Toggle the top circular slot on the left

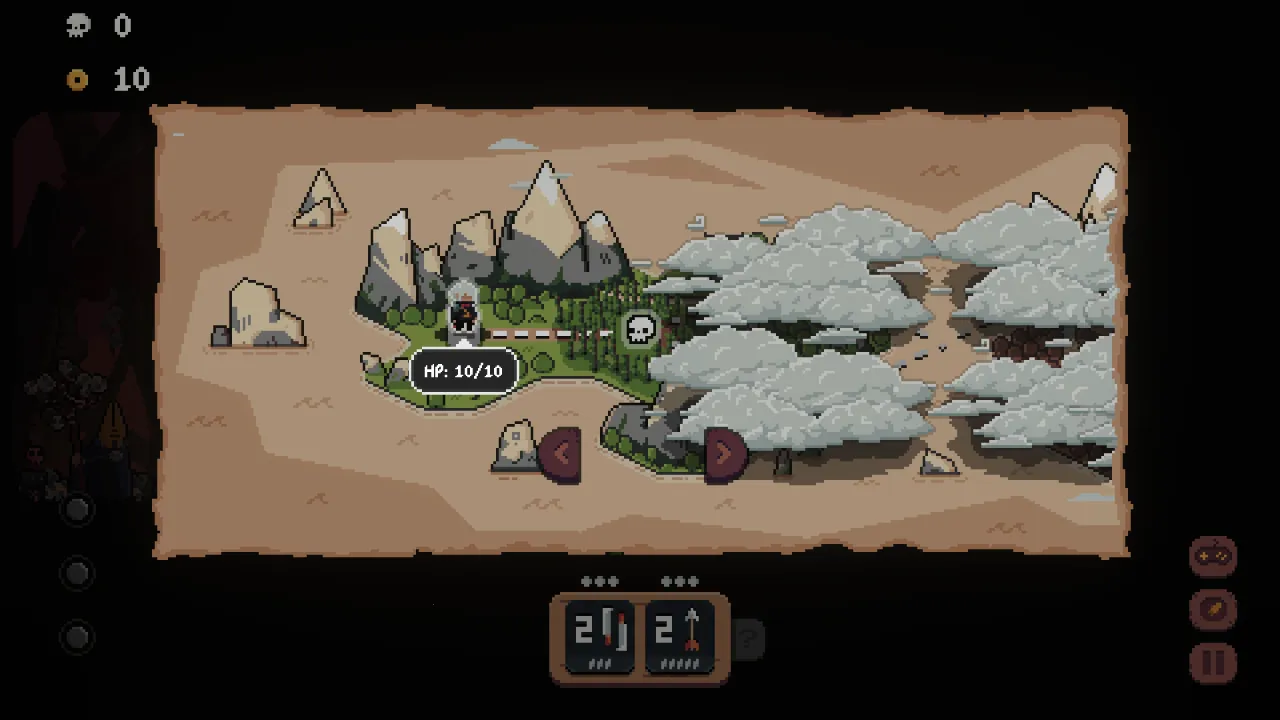click(77, 511)
